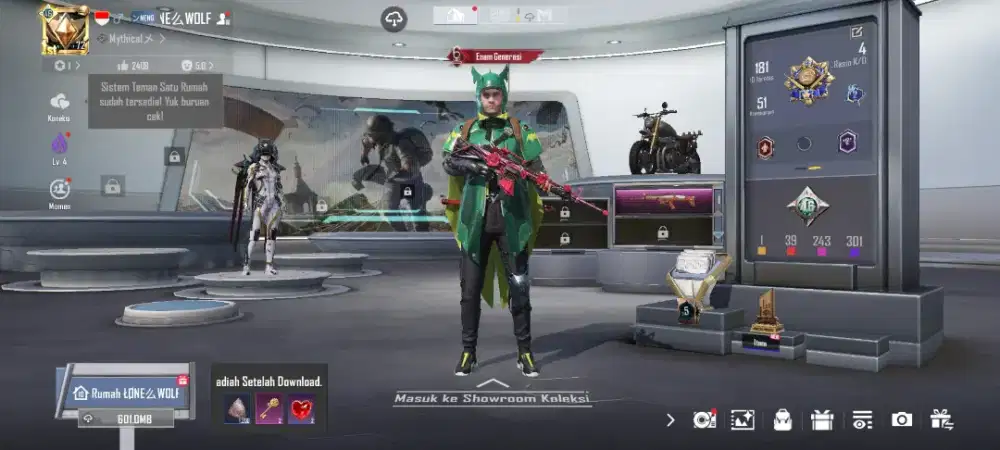Tap the thumbs-up likes counter
The image size is (1000, 450).
point(133,66)
